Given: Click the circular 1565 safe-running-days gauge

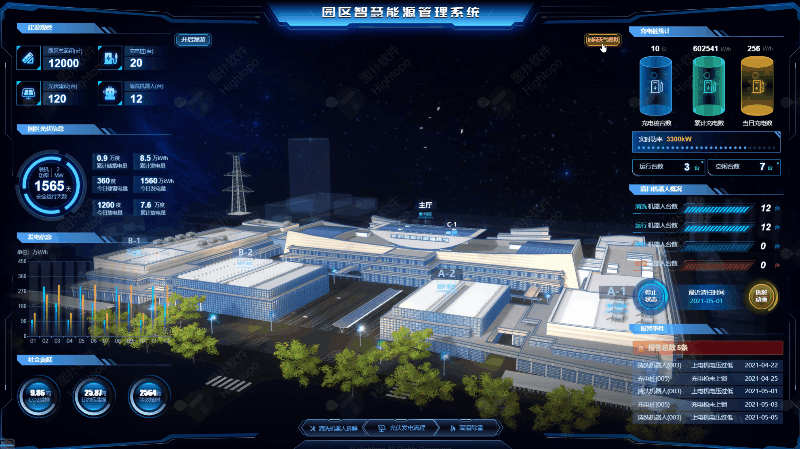Looking at the screenshot, I should click(51, 185).
